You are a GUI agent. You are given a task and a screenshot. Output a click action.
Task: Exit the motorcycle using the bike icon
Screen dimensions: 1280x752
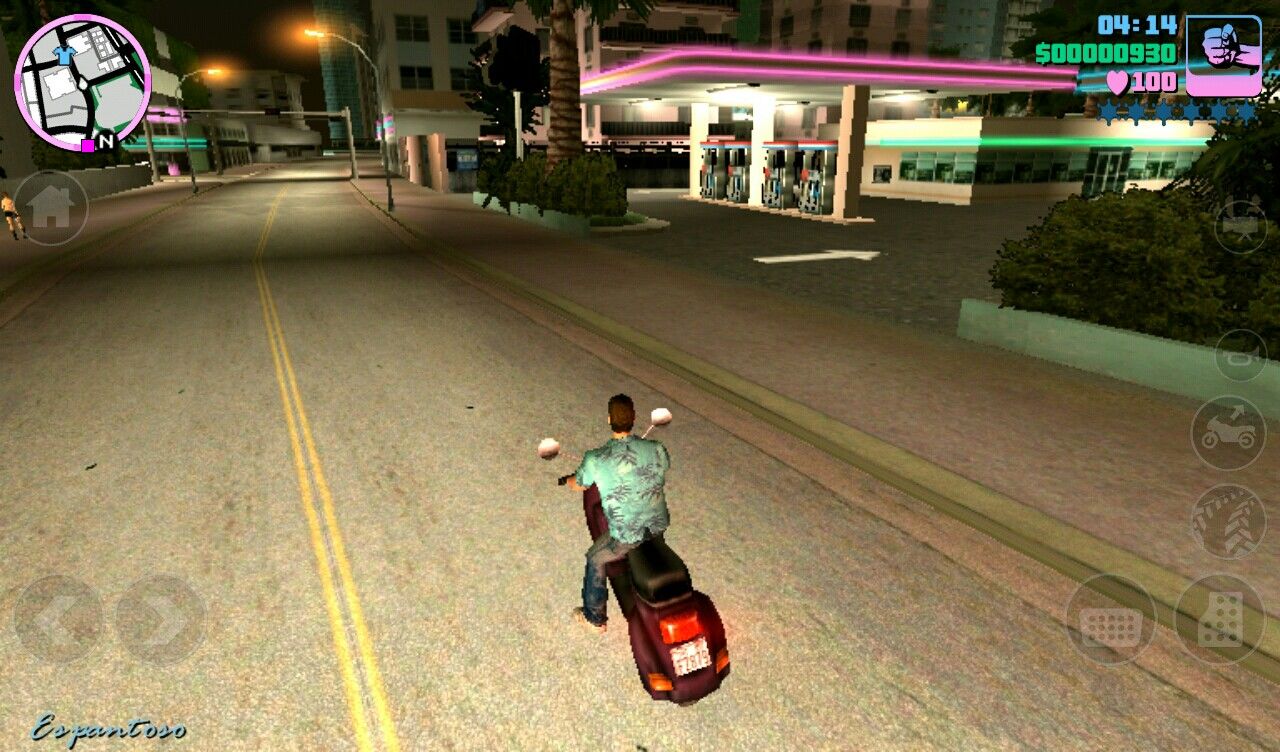tap(1228, 432)
